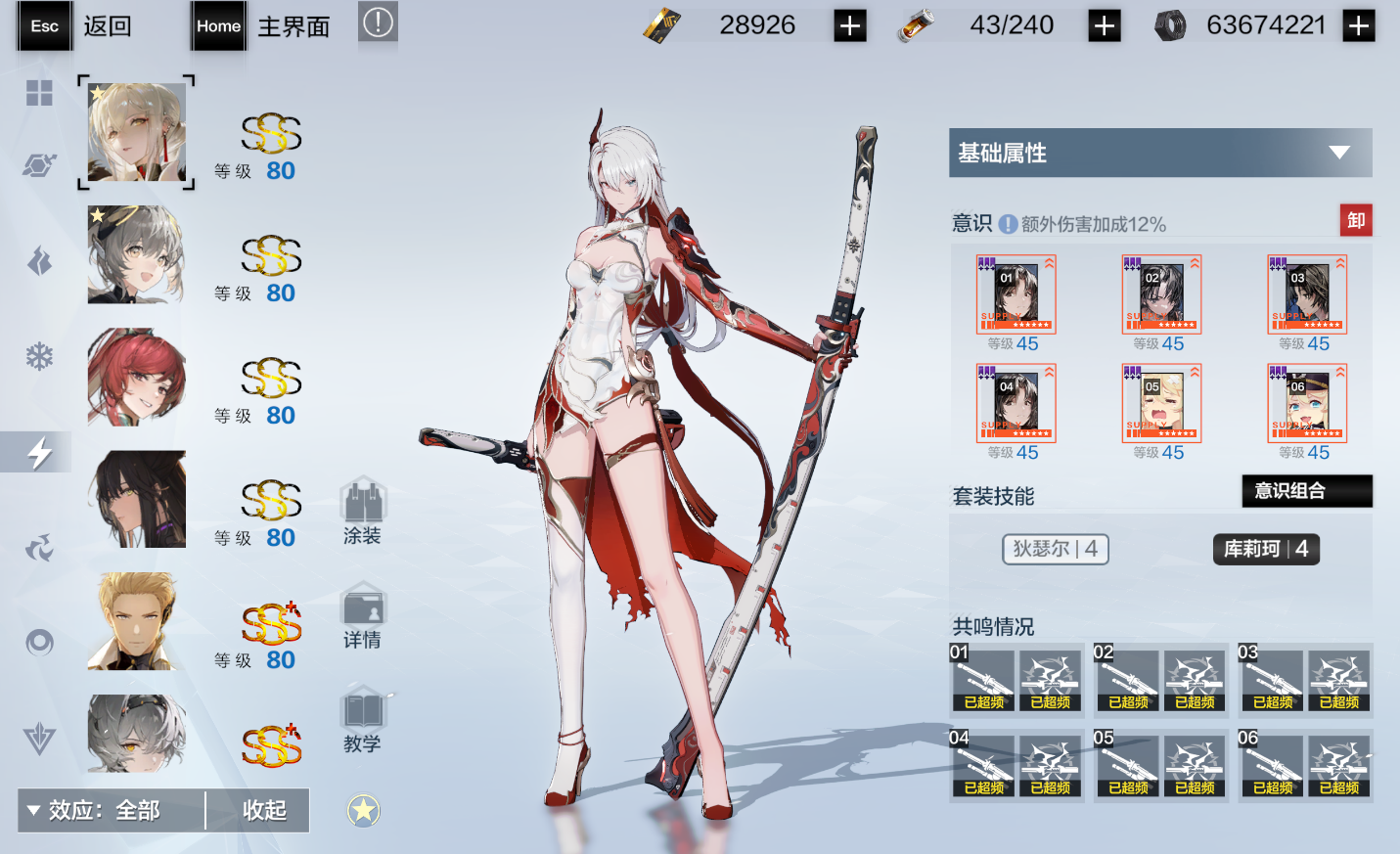Toggle the 库莉珂 4-piece set skill

click(x=1265, y=549)
